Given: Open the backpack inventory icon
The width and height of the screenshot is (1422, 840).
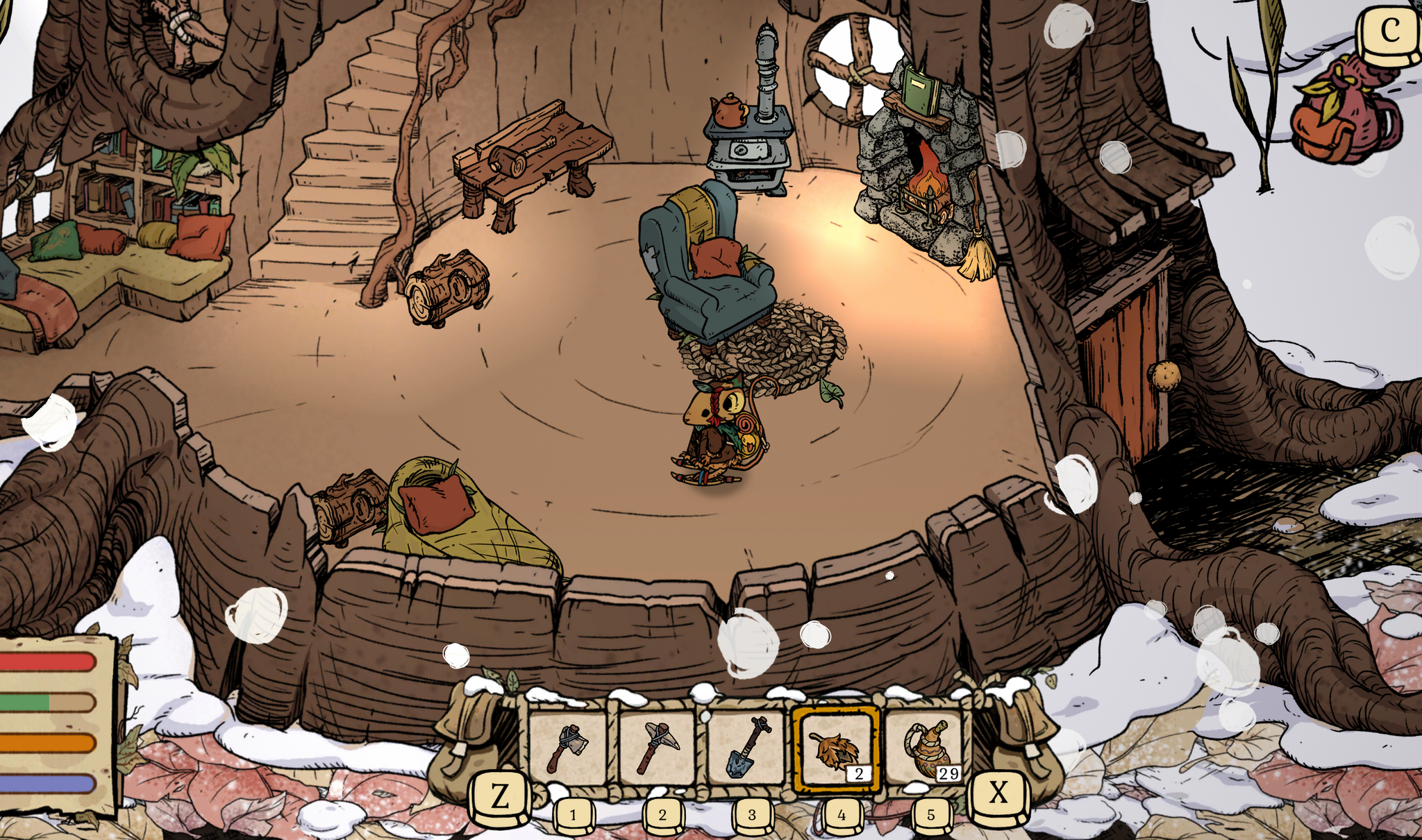Looking at the screenshot, I should click(x=1344, y=111).
